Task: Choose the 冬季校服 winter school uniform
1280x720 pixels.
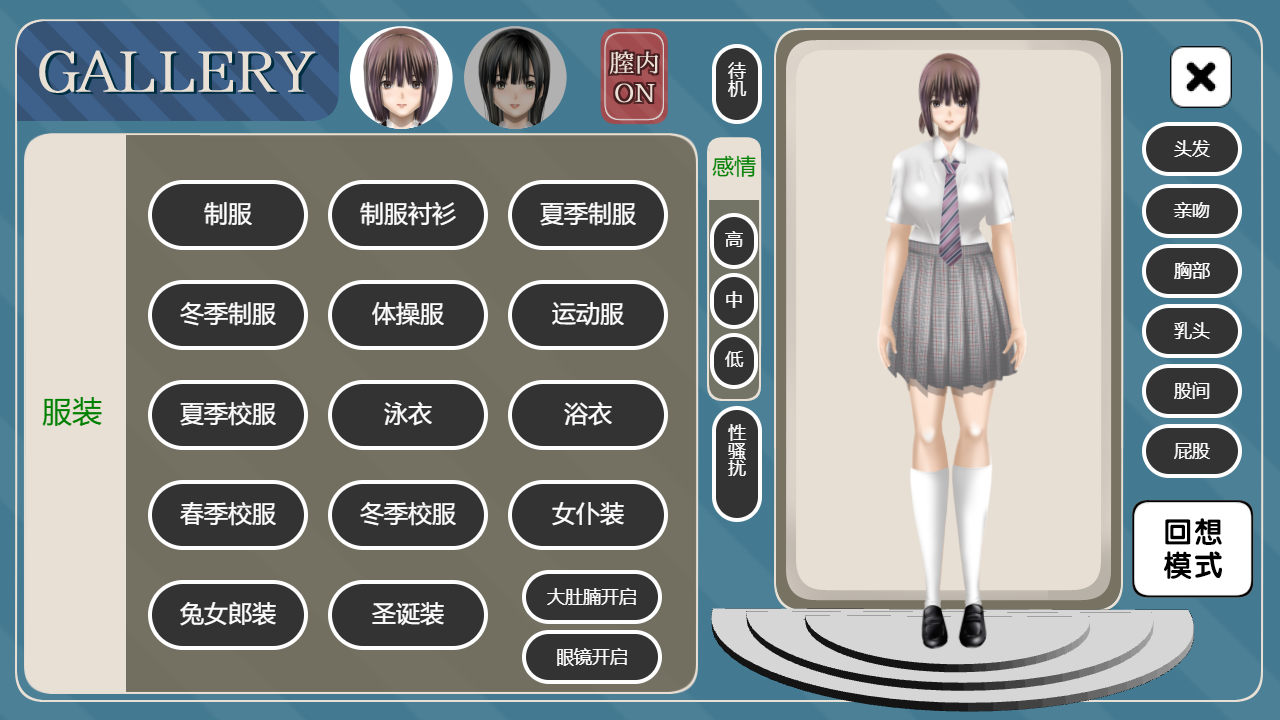Action: (408, 515)
